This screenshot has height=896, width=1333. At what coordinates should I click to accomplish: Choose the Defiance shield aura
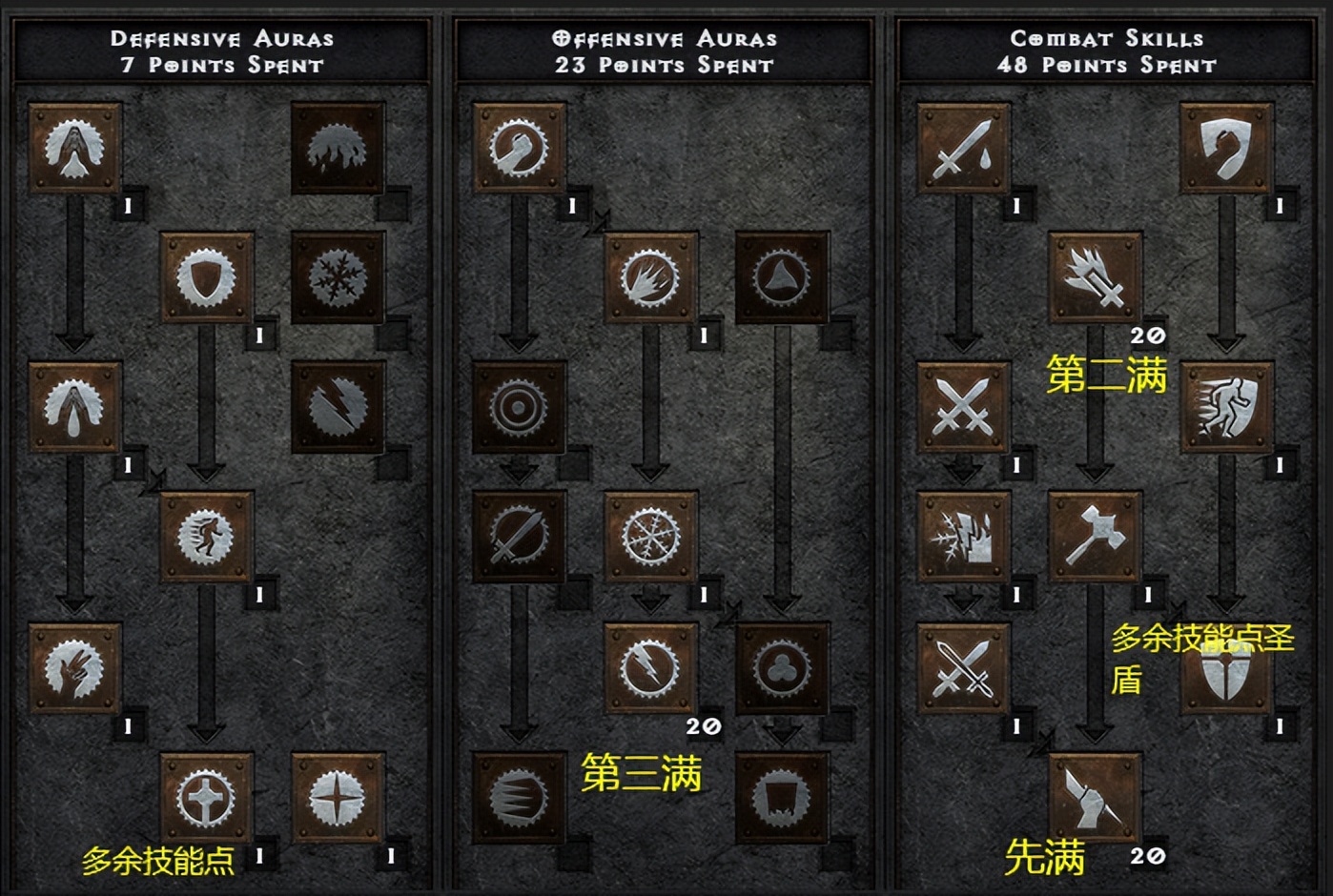[206, 277]
